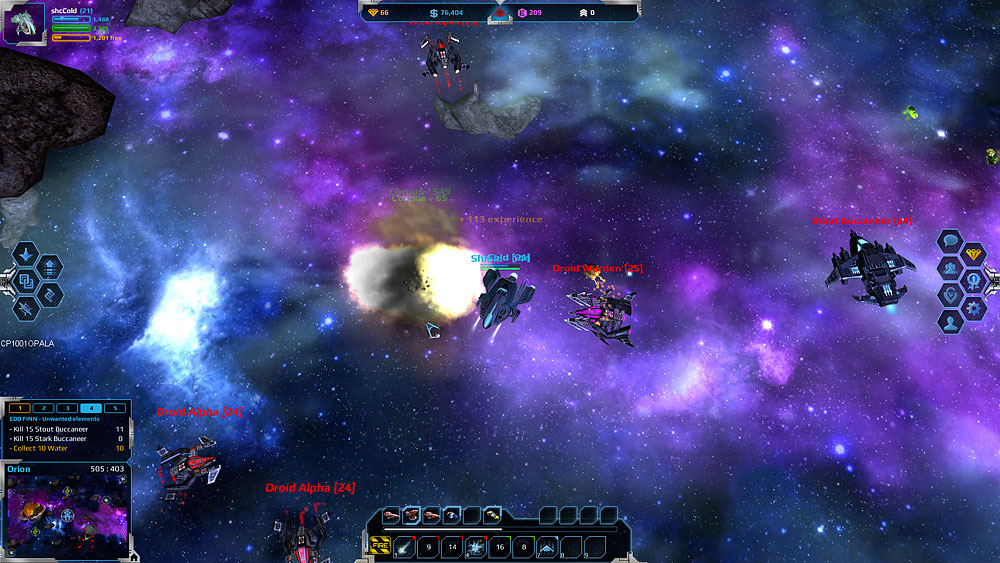Click the shcCold player portrait
The image size is (1000, 563).
click(x=24, y=23)
